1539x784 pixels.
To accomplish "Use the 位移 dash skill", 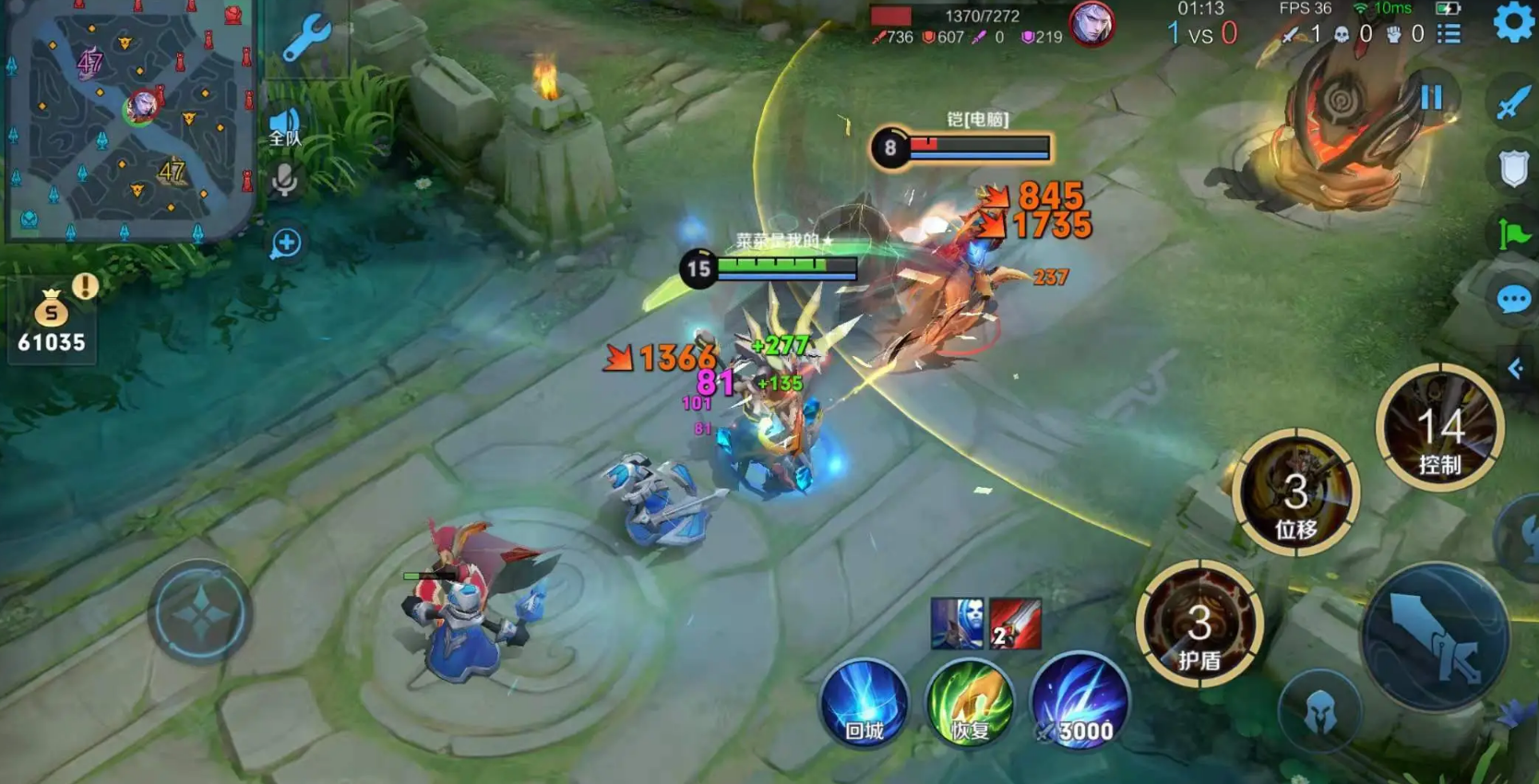I will [1295, 493].
